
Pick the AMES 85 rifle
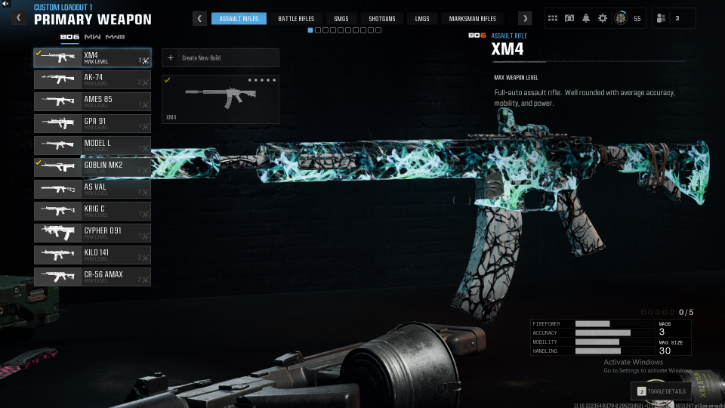tap(92, 102)
